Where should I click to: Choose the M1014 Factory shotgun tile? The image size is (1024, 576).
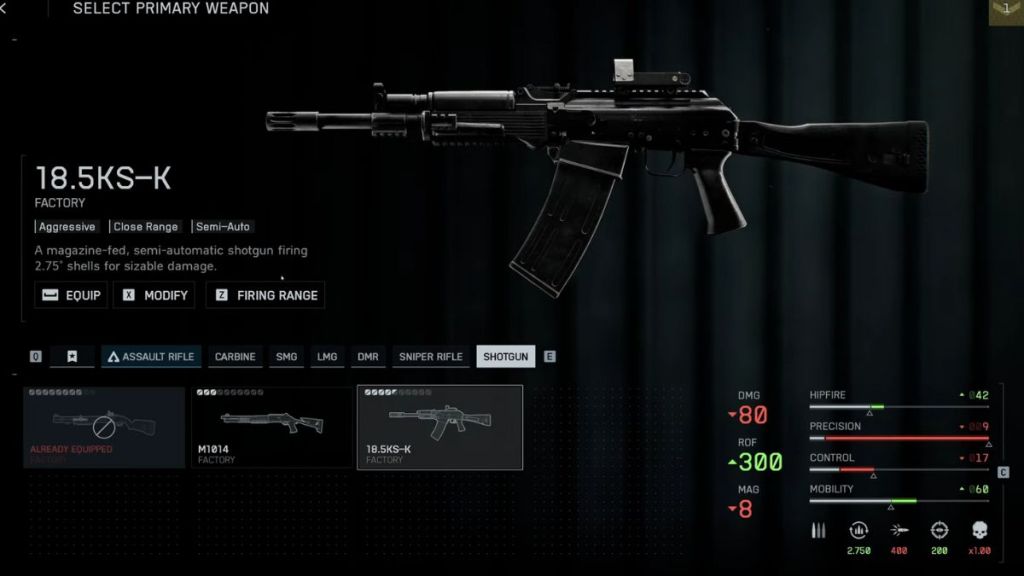tap(271, 427)
